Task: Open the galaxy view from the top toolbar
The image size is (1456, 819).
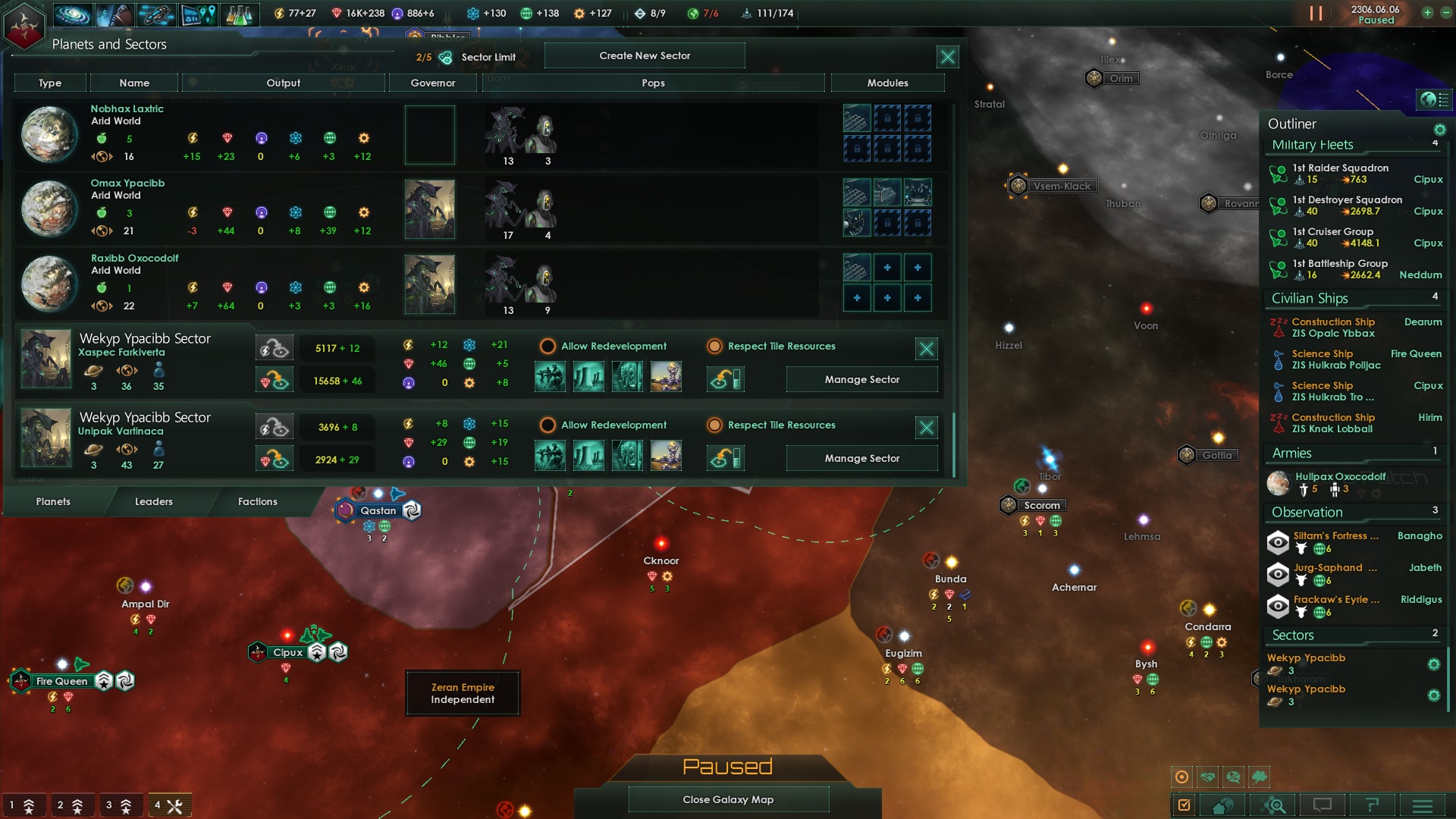Action: coord(73,14)
